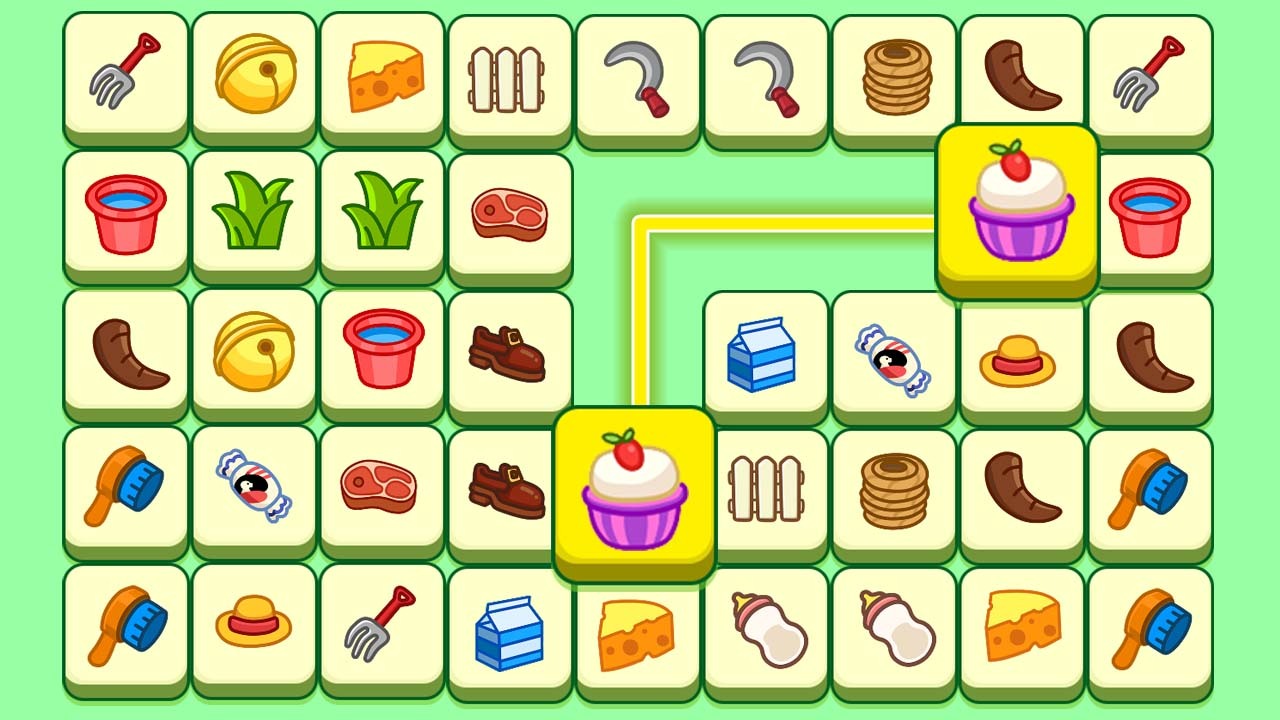Select the candy between milk carton and straw hat

point(893,357)
